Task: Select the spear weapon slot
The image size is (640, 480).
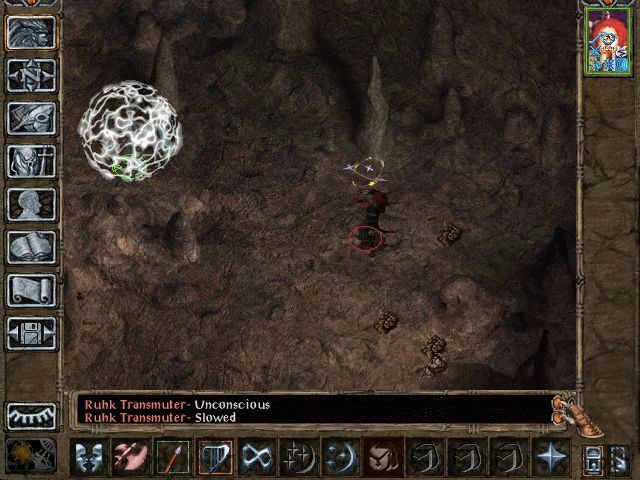Action: [x=173, y=457]
